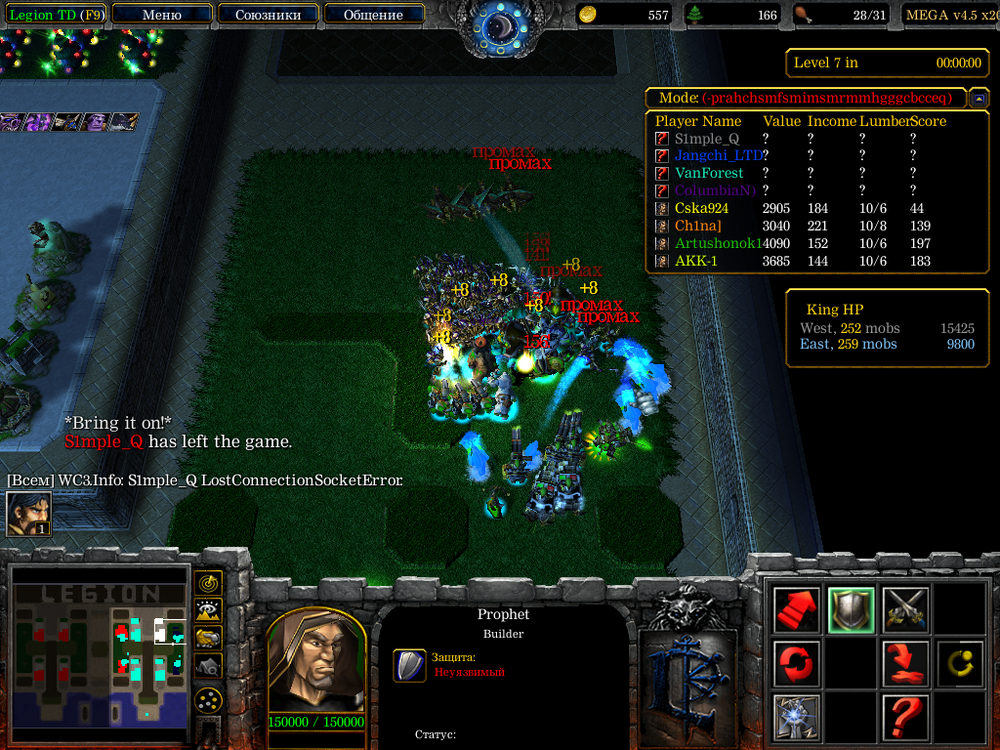Screen dimensions: 1000x750
Task: Activate the minimap signal ping button
Action: tap(209, 583)
